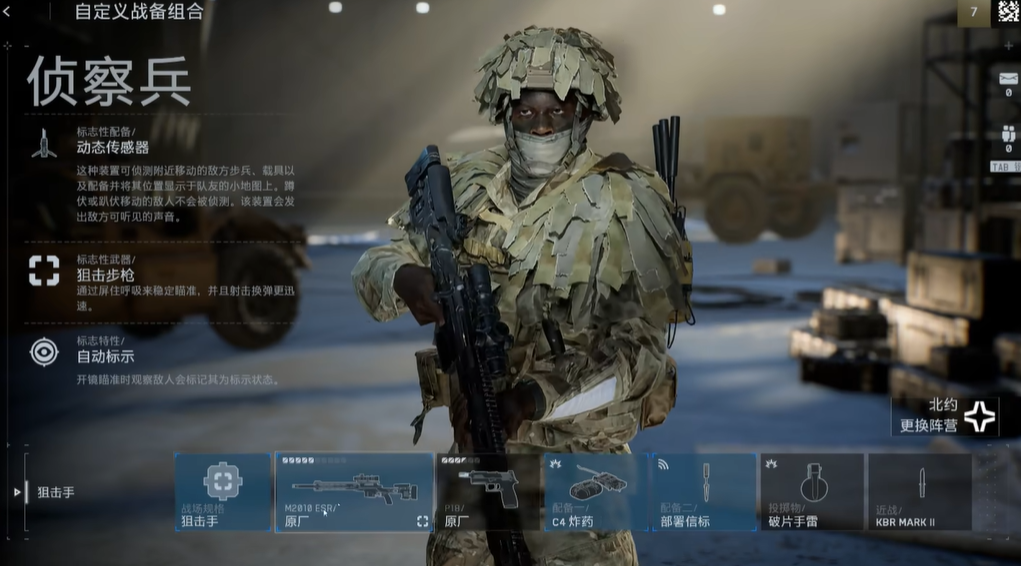Screen dimensions: 1021x566
Task: Open the 部署信标 gadget slot
Action: (x=704, y=492)
